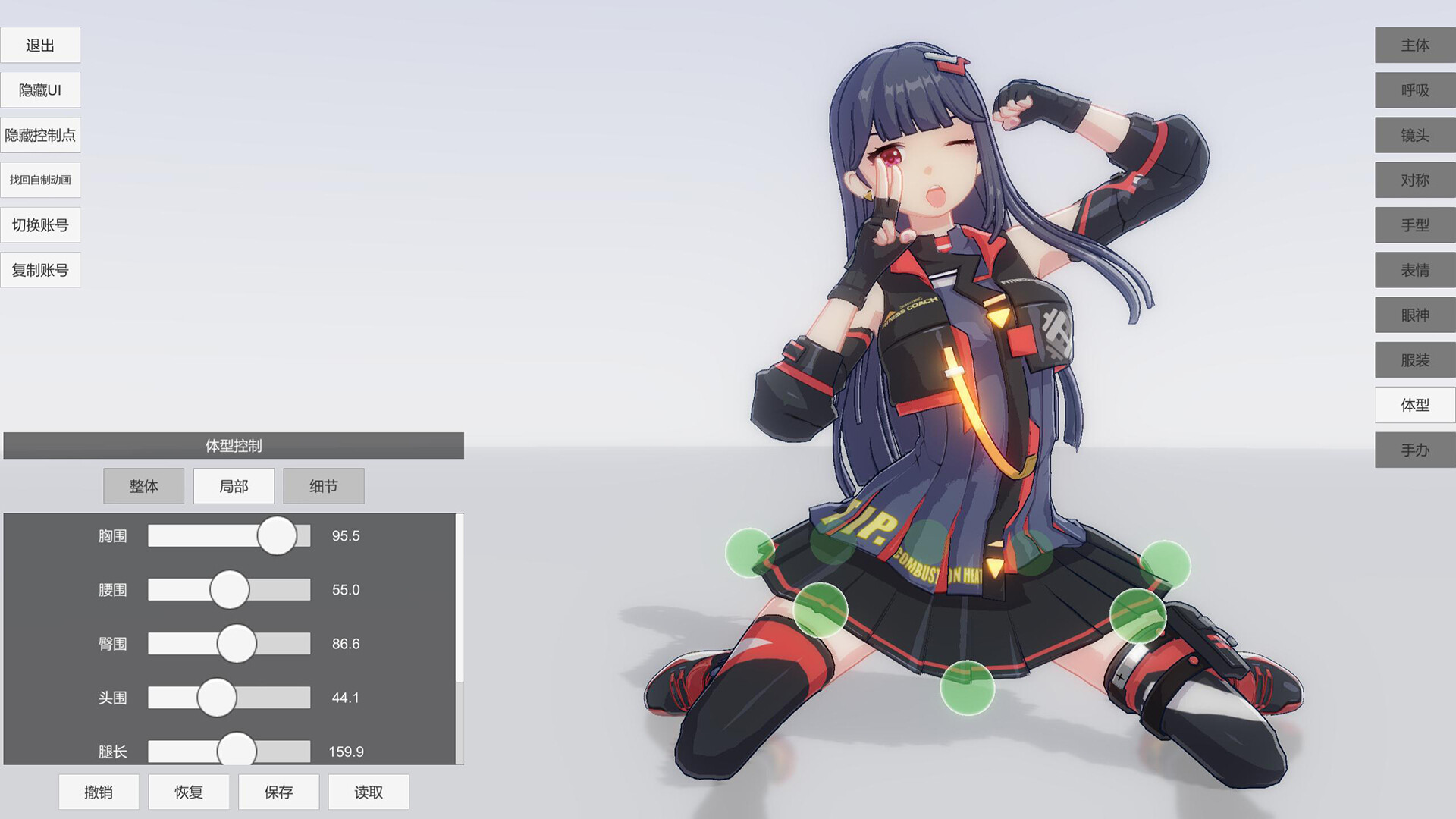Toggle 对称 (Symmetry) mode
The image size is (1456, 819).
pyautogui.click(x=1414, y=180)
